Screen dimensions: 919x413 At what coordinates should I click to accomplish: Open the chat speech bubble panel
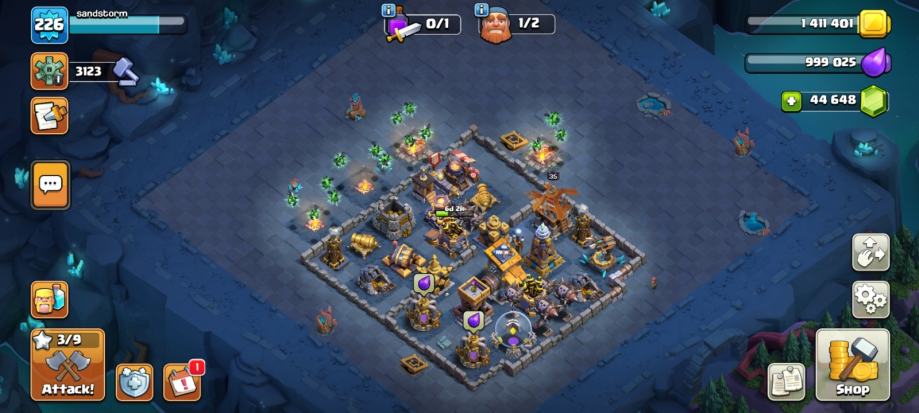pyautogui.click(x=50, y=185)
